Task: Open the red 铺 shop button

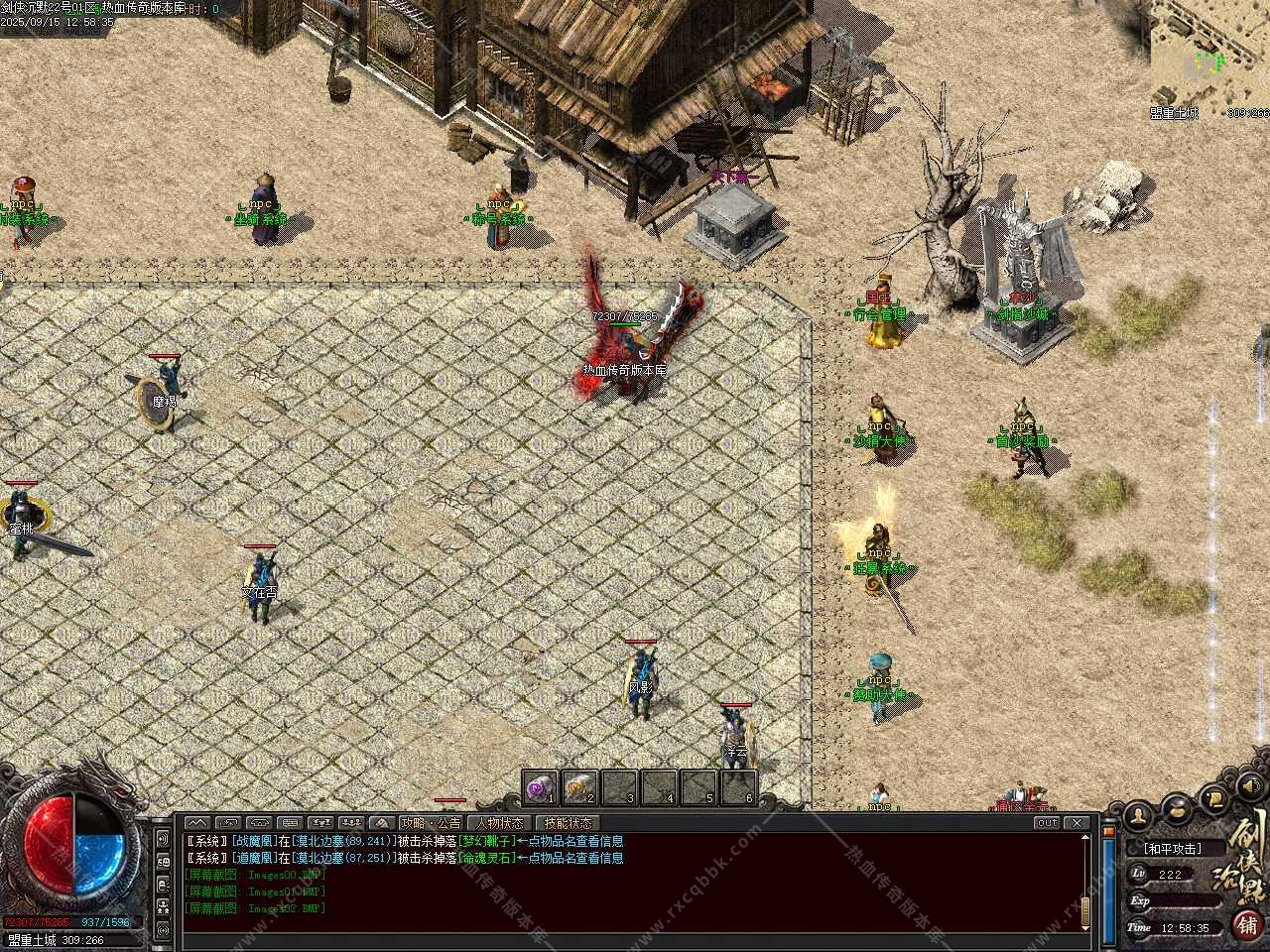Action: pyautogui.click(x=1247, y=925)
